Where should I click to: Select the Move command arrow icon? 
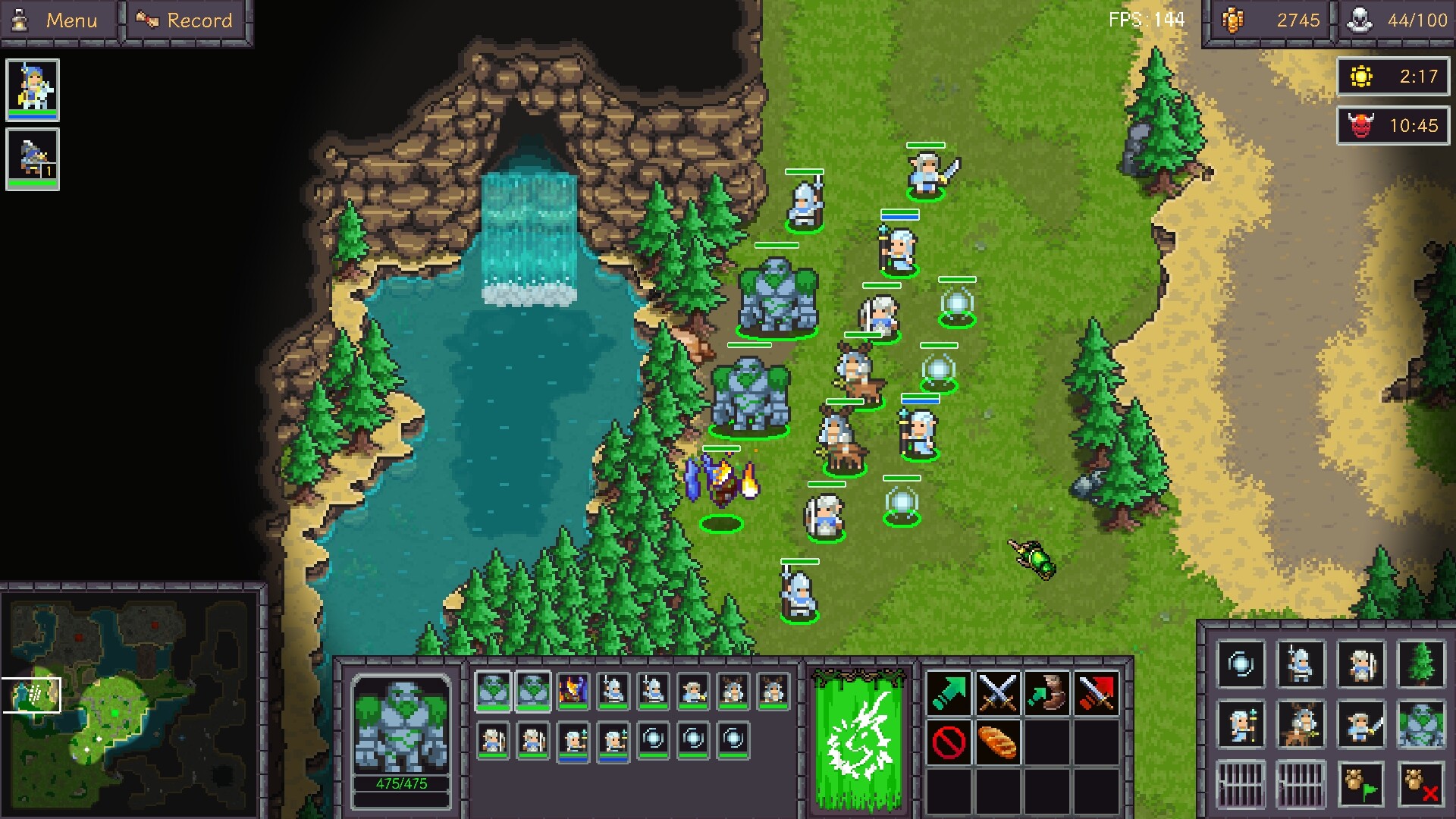tap(949, 692)
